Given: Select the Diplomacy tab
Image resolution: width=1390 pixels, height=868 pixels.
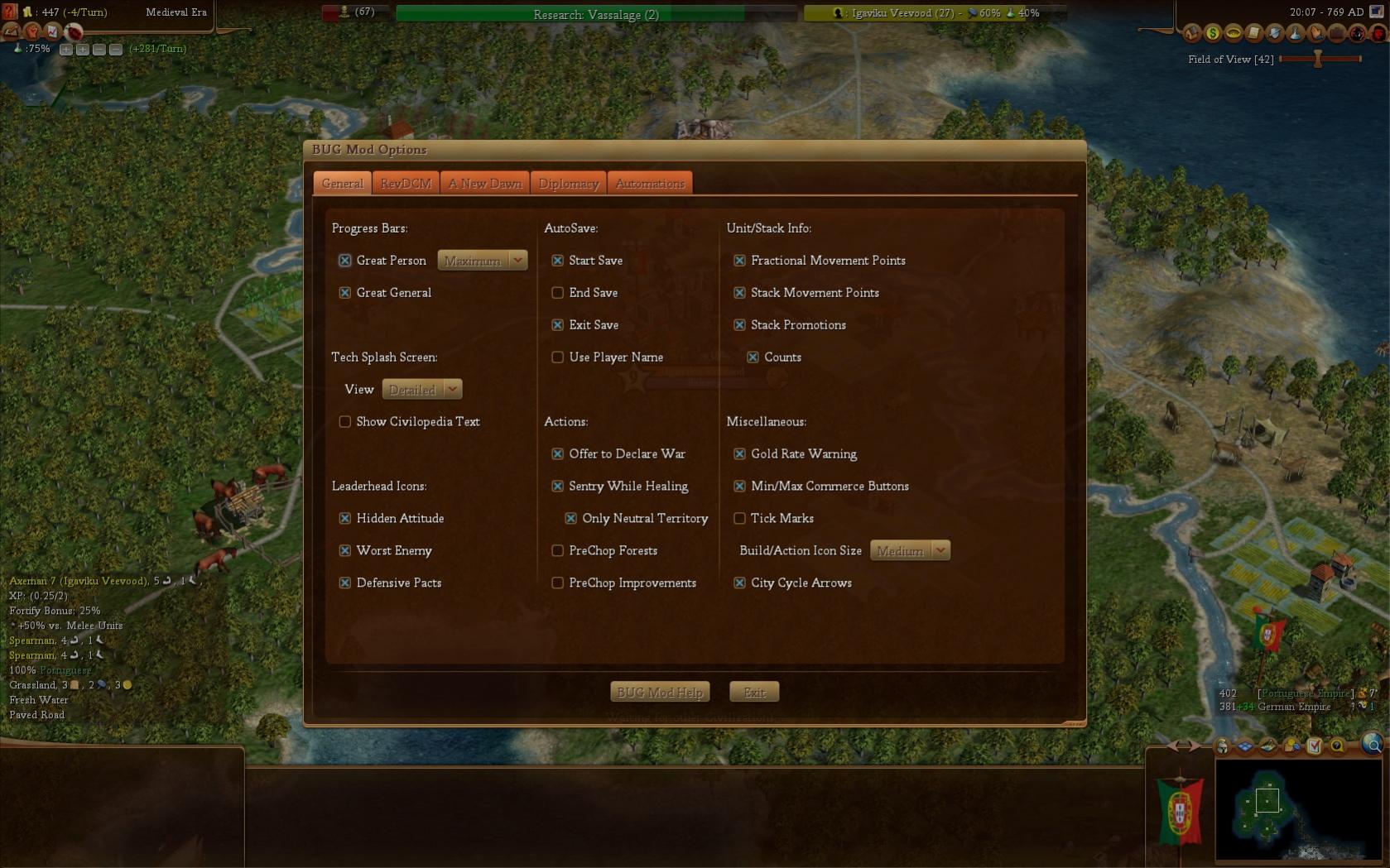Looking at the screenshot, I should [569, 184].
